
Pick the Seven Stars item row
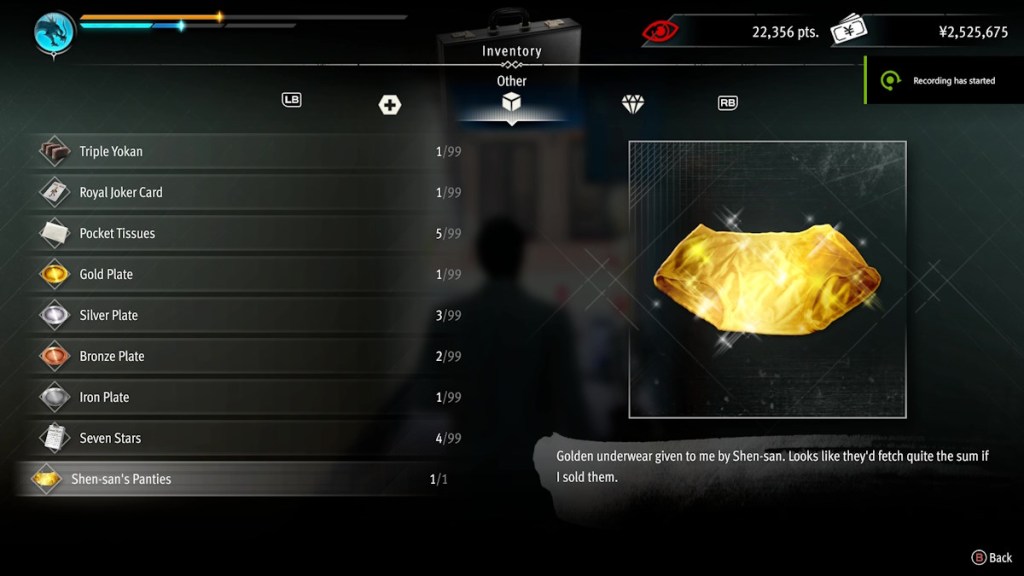[x=240, y=438]
